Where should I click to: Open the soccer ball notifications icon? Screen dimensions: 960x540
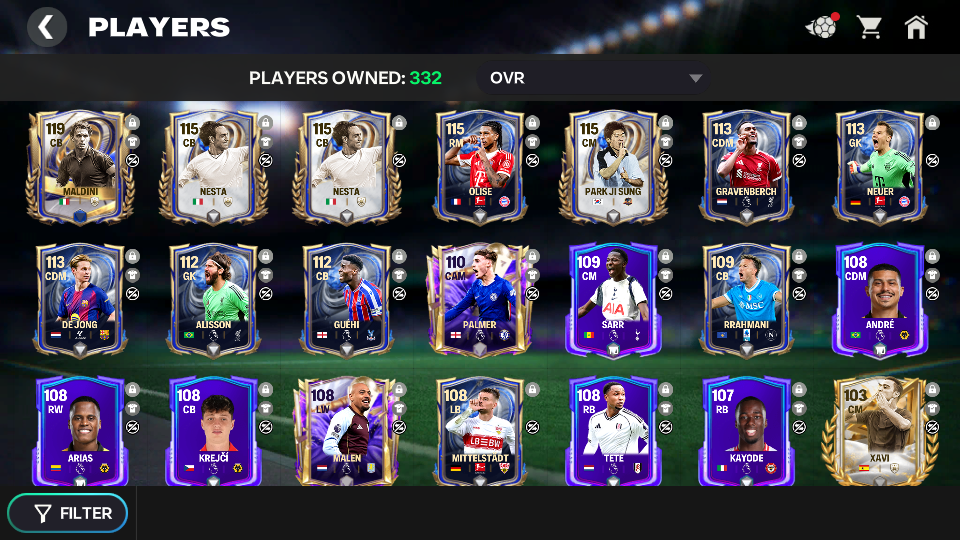click(x=821, y=27)
